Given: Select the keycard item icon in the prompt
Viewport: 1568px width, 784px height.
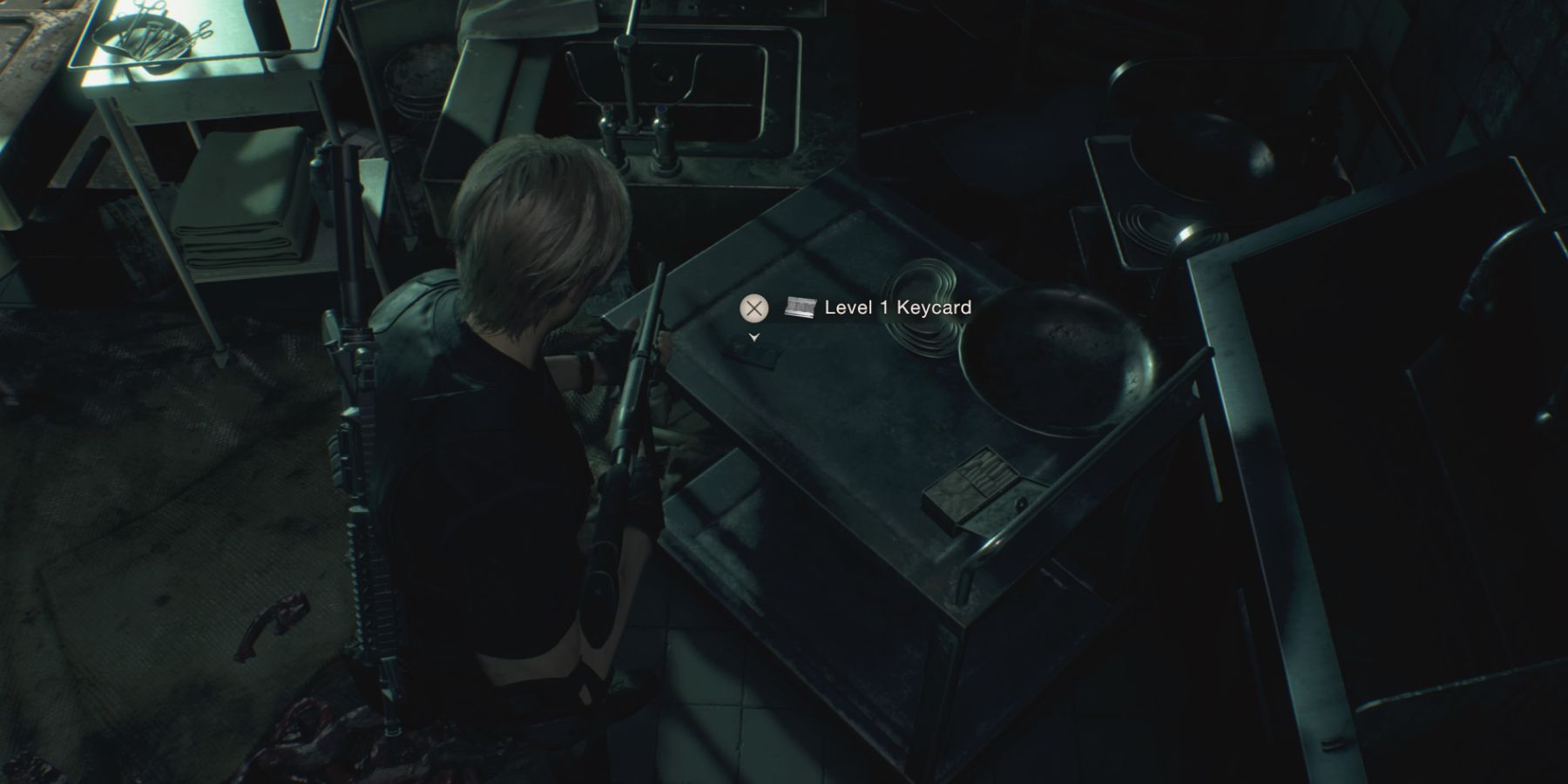Looking at the screenshot, I should pyautogui.click(x=798, y=307).
